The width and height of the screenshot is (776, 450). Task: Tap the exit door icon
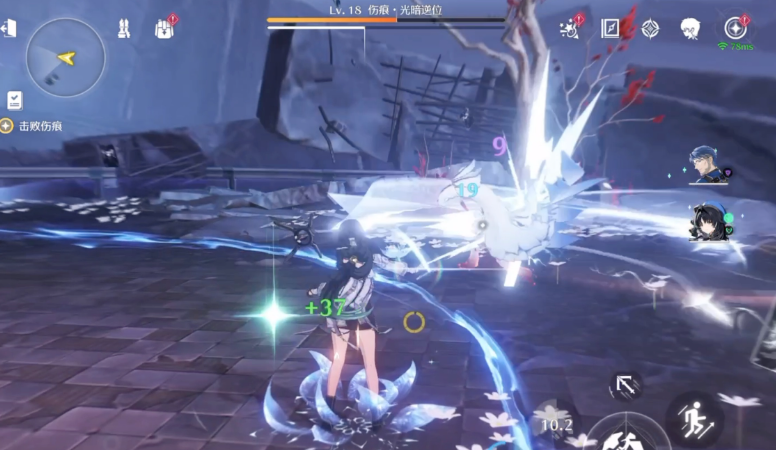click(x=9, y=29)
